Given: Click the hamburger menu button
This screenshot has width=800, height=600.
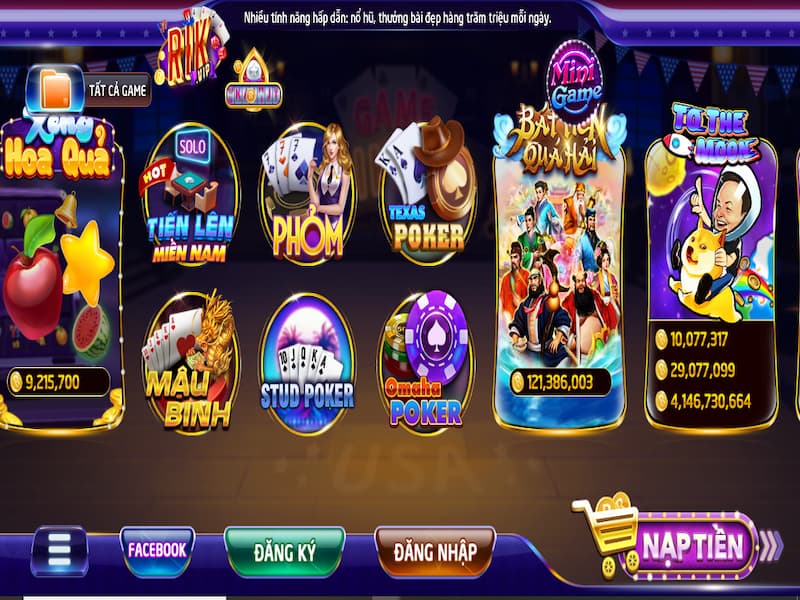Looking at the screenshot, I should [60, 551].
